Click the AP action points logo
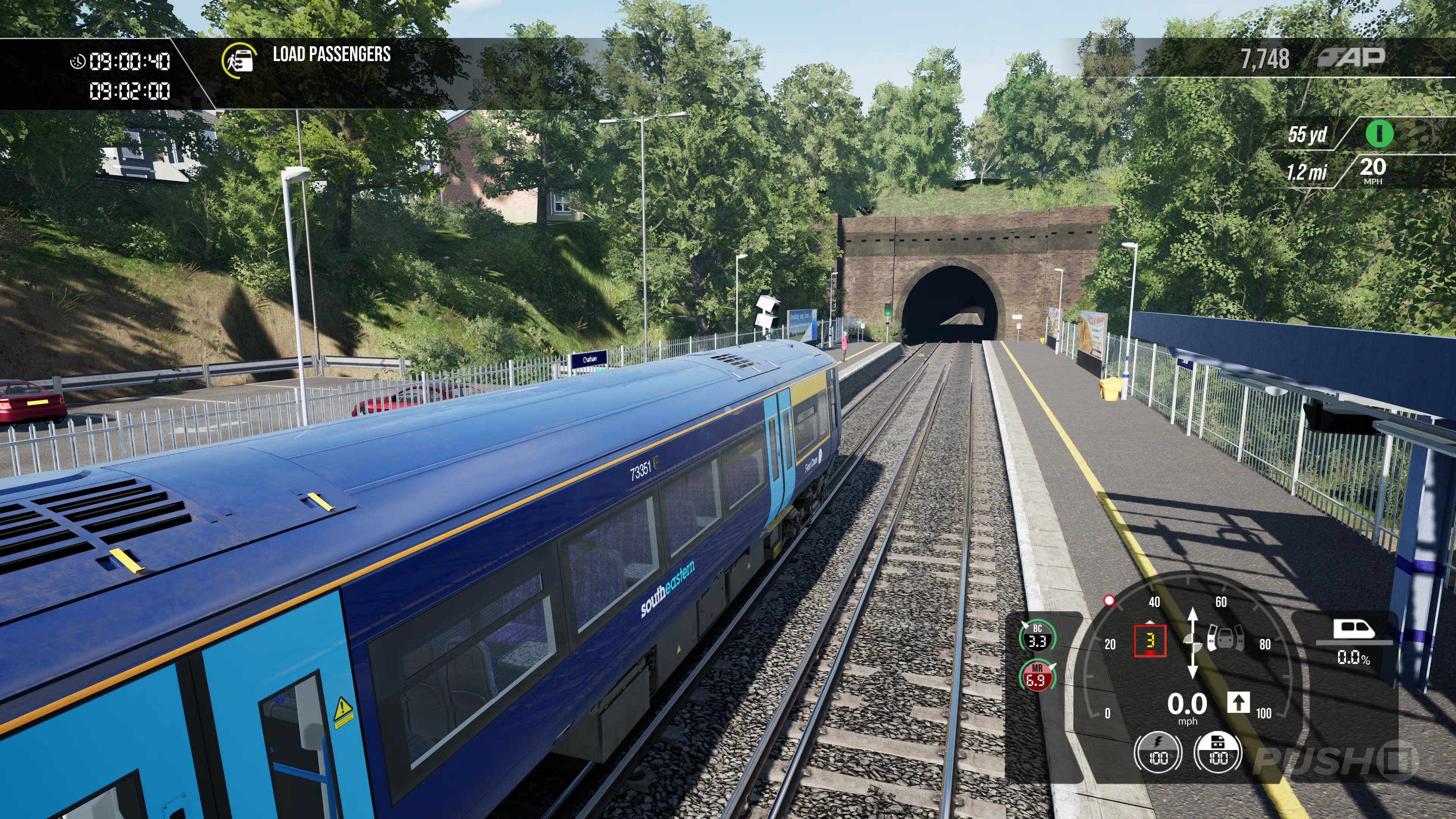 1351,56
